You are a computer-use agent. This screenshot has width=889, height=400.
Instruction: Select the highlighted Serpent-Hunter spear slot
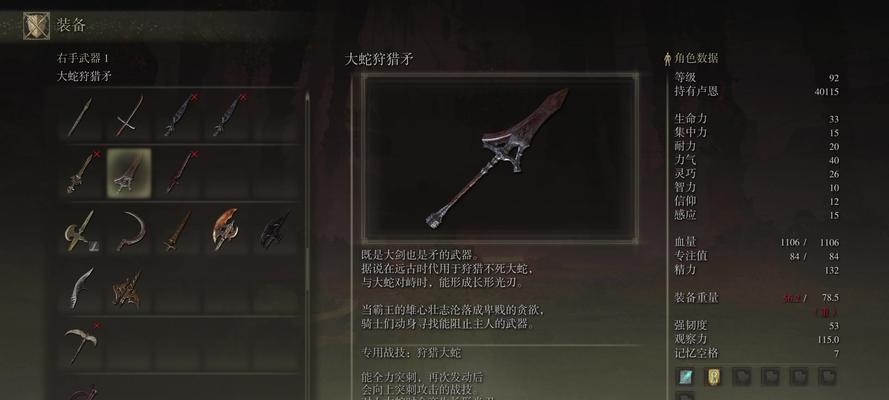pyautogui.click(x=129, y=172)
